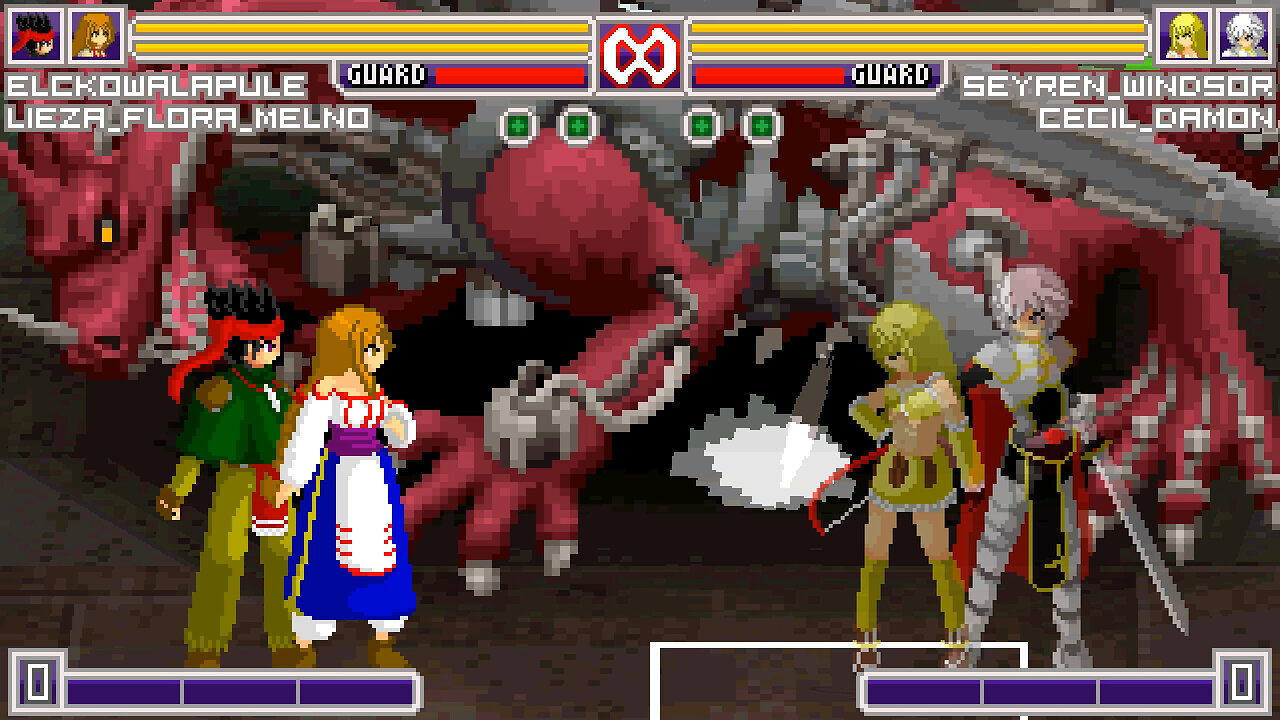Click the rightmost green win token

pos(763,125)
